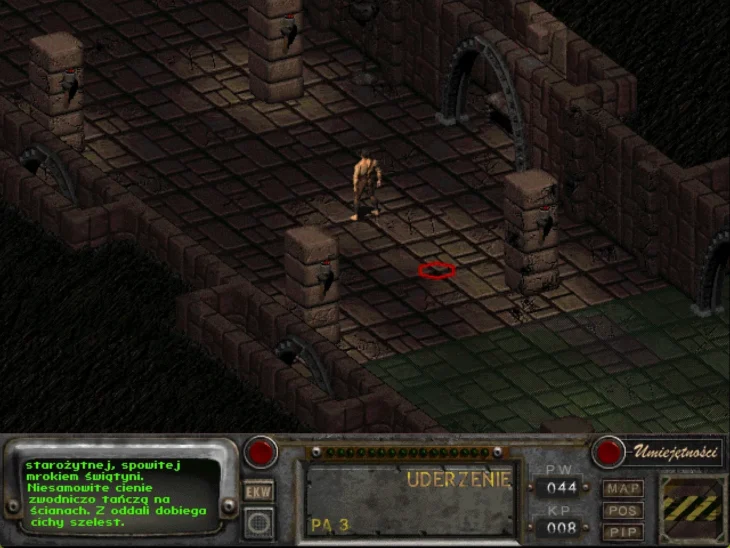The width and height of the screenshot is (730, 548).
Task: Open the PIP device
Action: pos(622,531)
